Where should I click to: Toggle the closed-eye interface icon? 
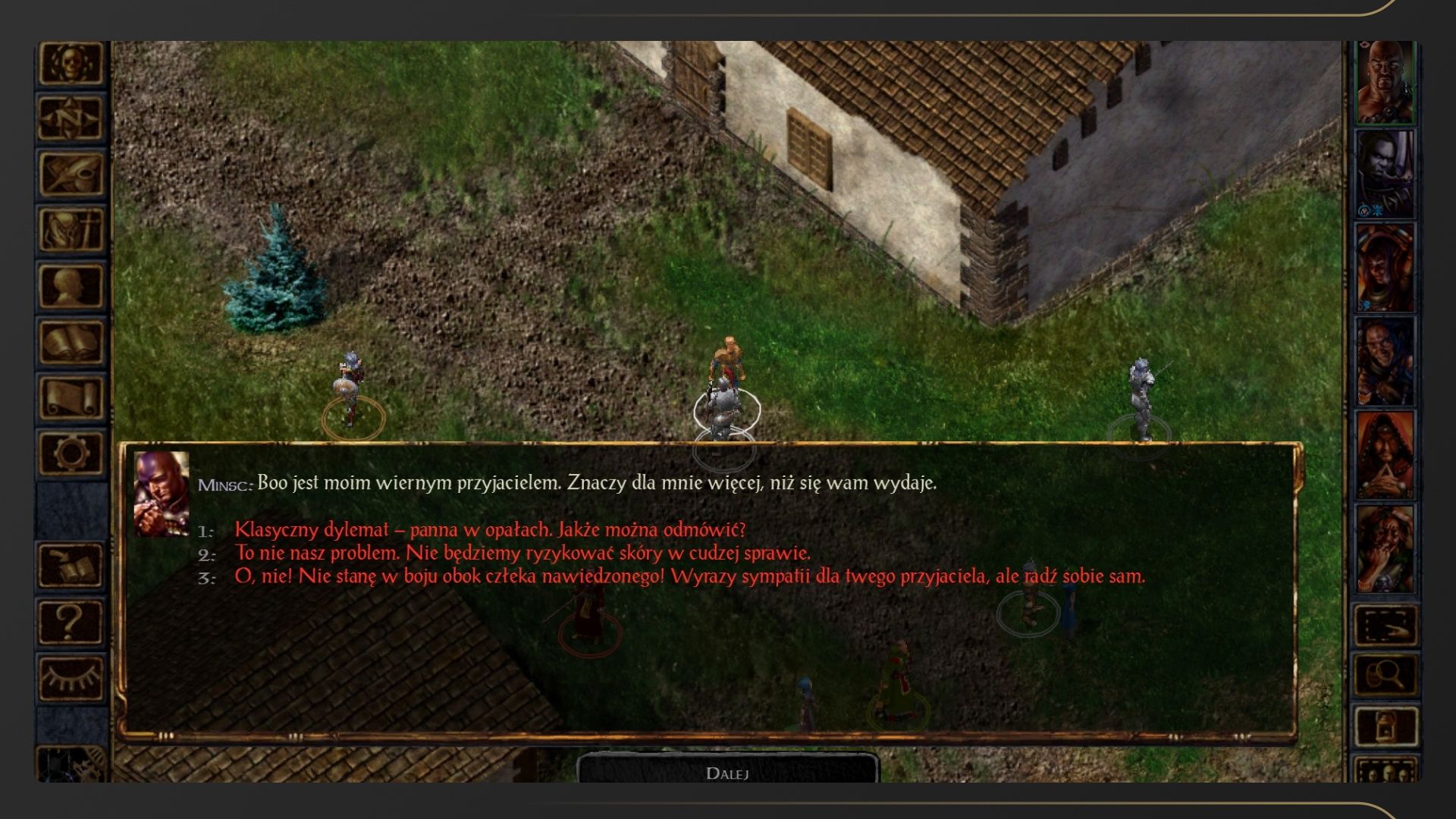[71, 677]
